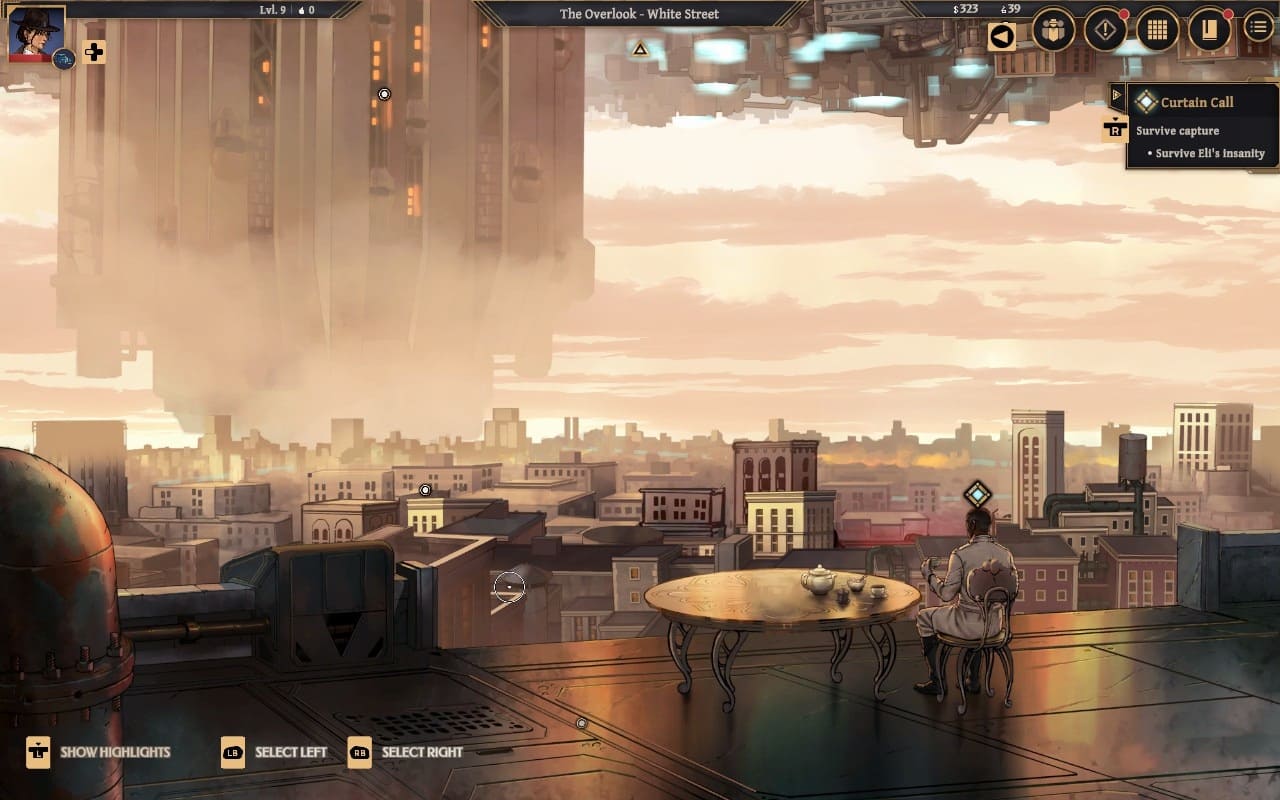The height and width of the screenshot is (800, 1280).
Task: Click the diamond quest marker above the seated man
Action: [977, 494]
